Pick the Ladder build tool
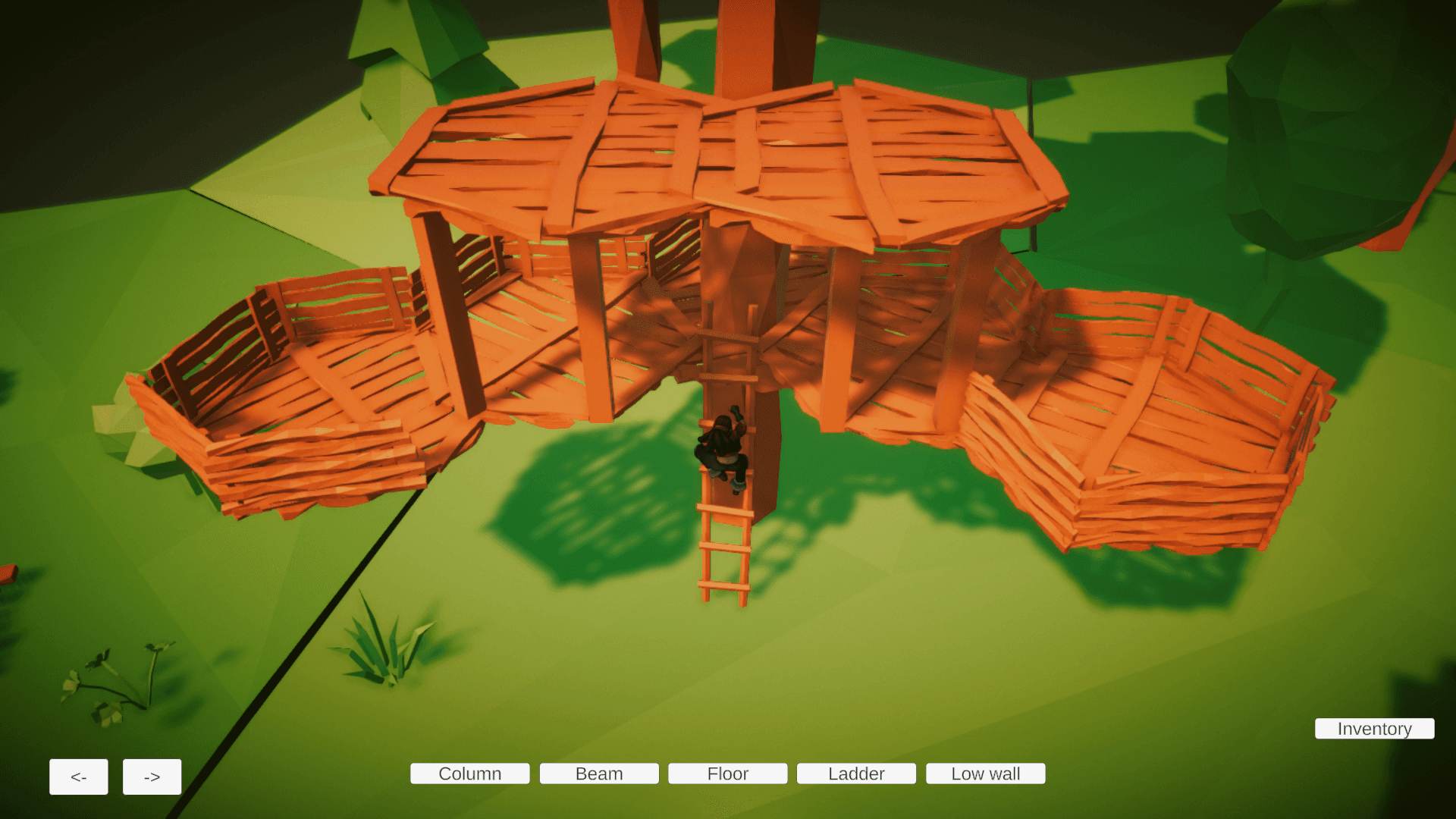The image size is (1456, 819). click(x=856, y=773)
